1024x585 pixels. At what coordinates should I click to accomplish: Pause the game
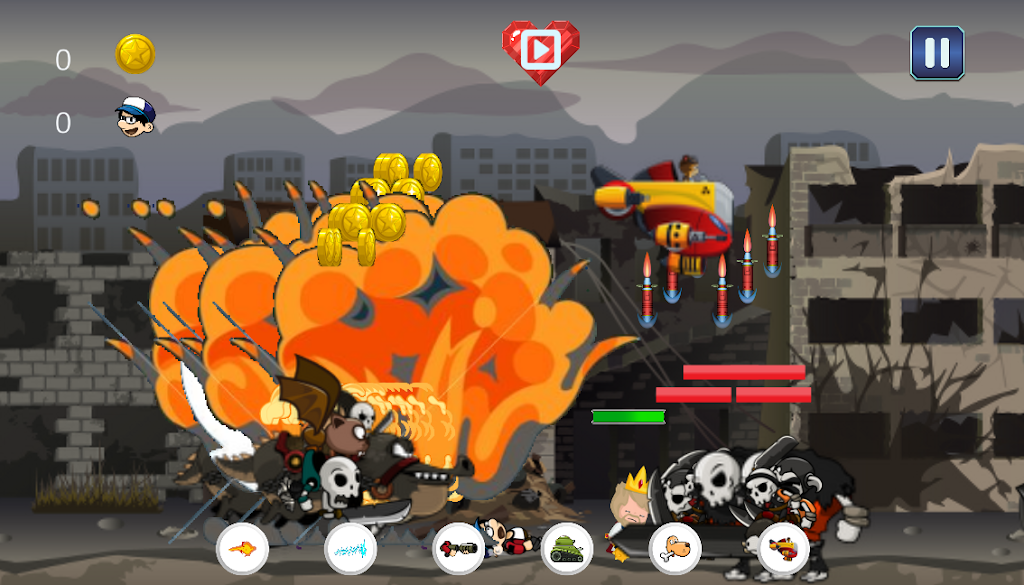click(x=937, y=53)
